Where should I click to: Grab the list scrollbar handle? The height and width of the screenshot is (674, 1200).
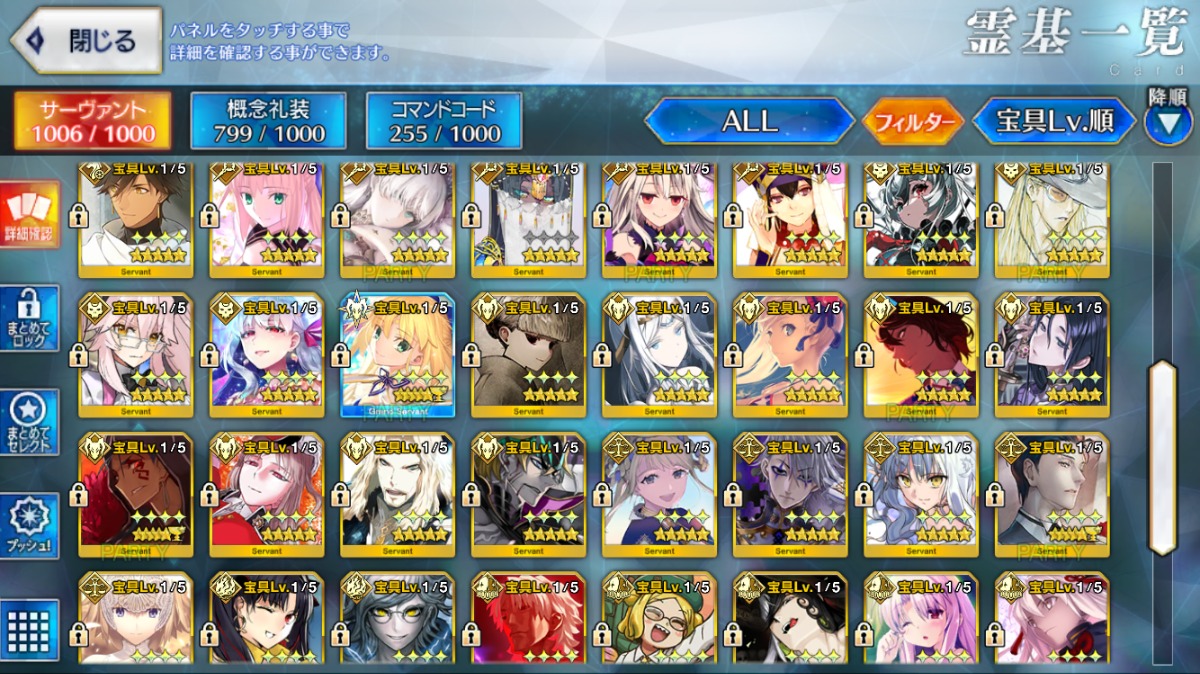[x=1162, y=457]
